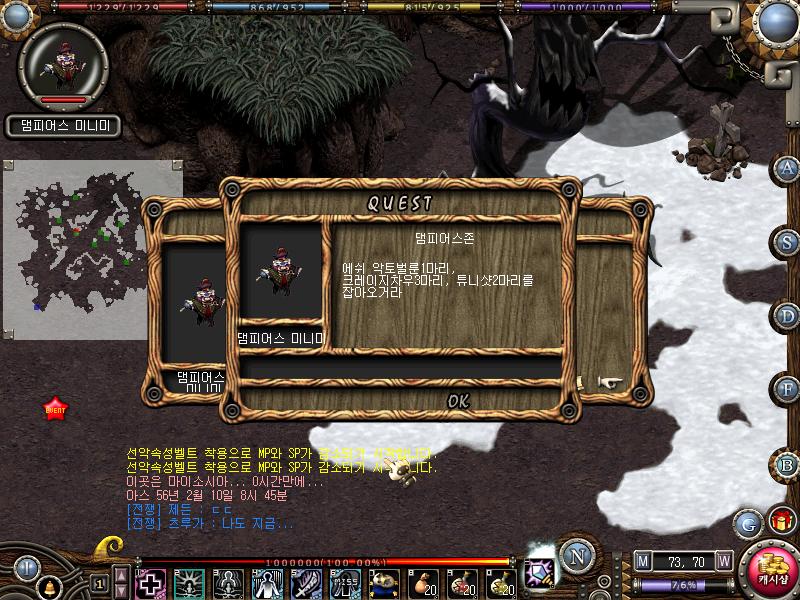Screen dimensions: 800x600
Task: Confirm the quest dialog with OK
Action: 458,401
